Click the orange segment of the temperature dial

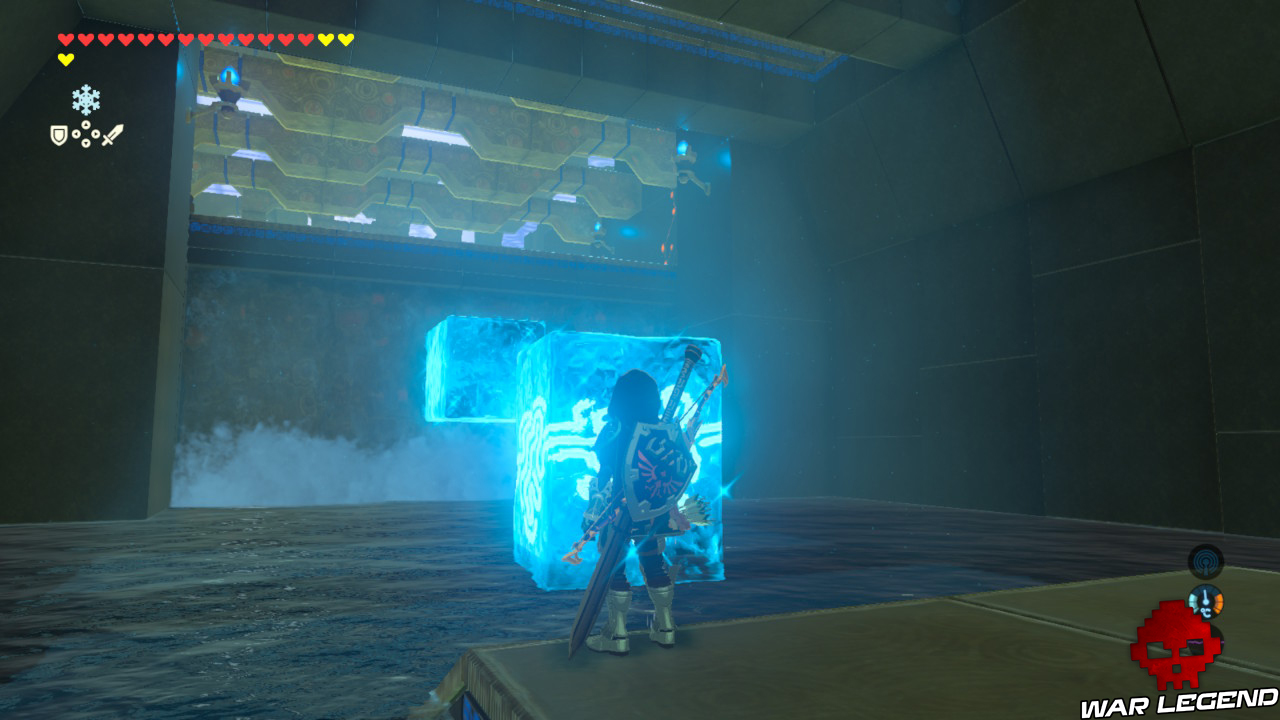coord(1219,600)
